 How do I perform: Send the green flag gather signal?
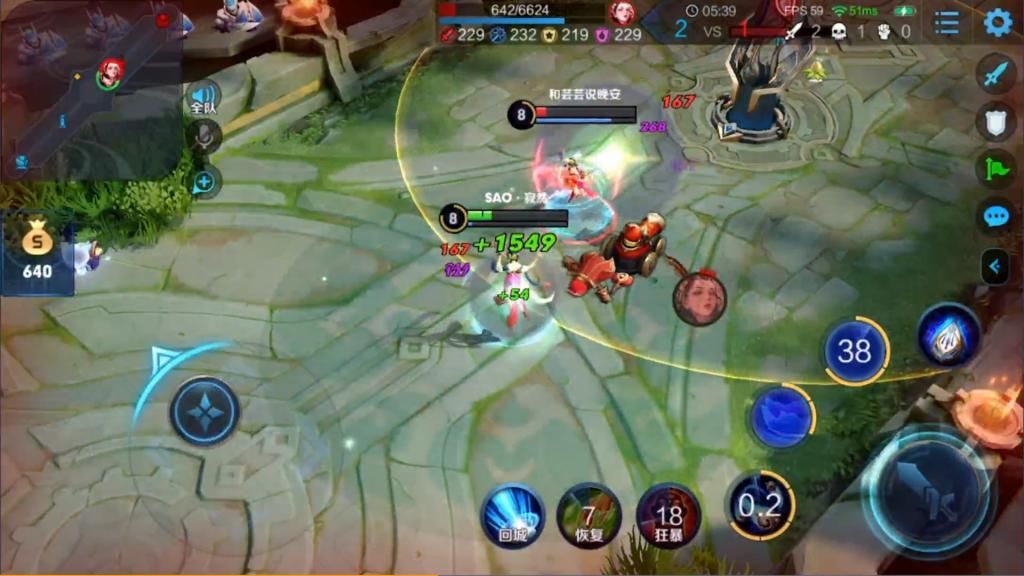coord(996,168)
